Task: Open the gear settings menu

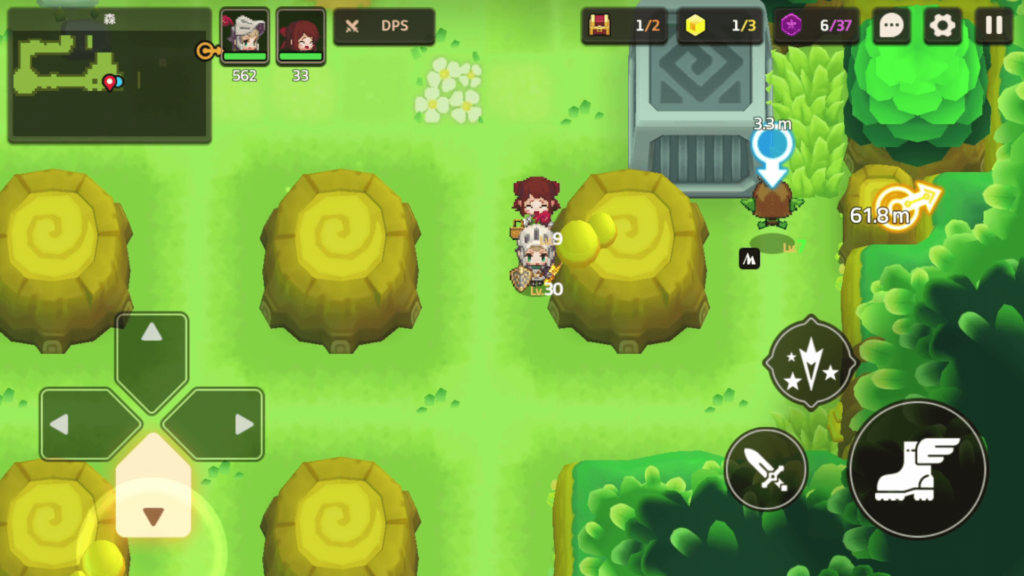Action: pyautogui.click(x=942, y=27)
